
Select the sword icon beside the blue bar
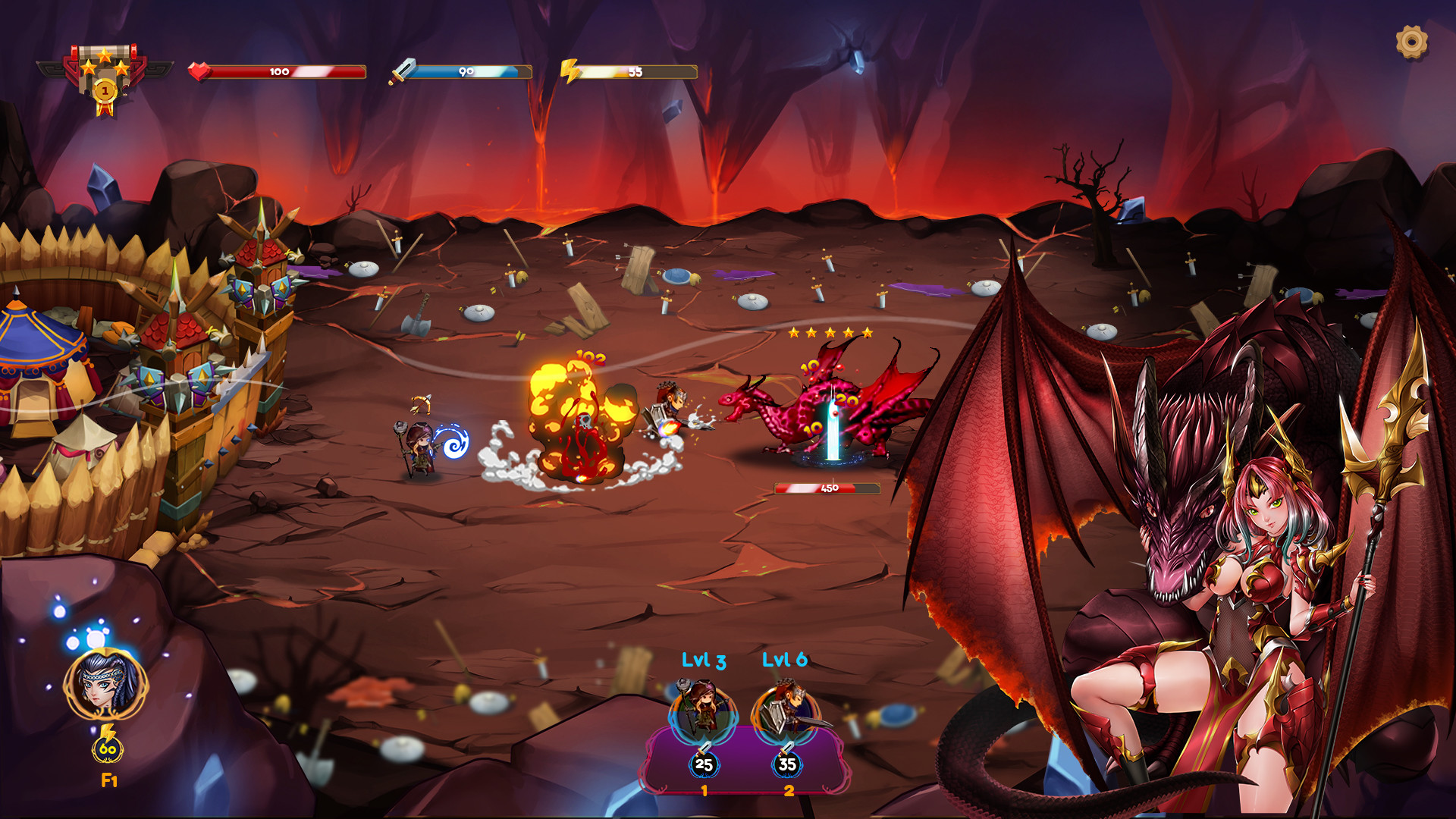coord(402,72)
